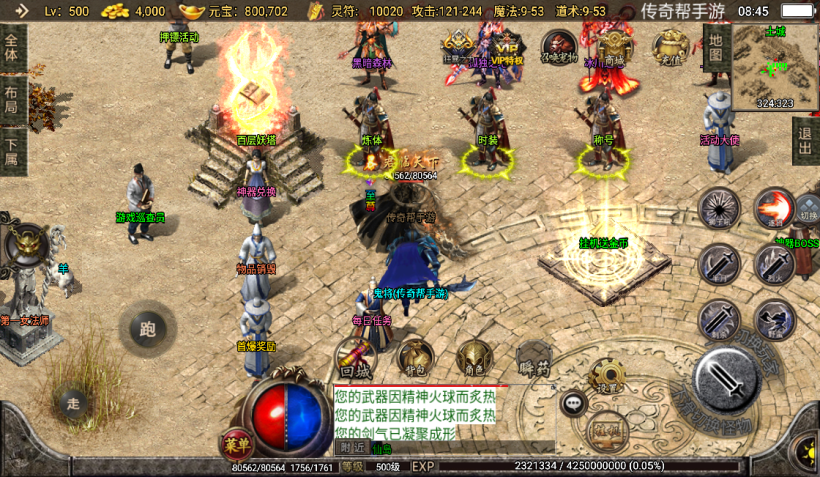Use the 回城 return-to-town scroll
This screenshot has height=477, width=820.
tap(355, 357)
